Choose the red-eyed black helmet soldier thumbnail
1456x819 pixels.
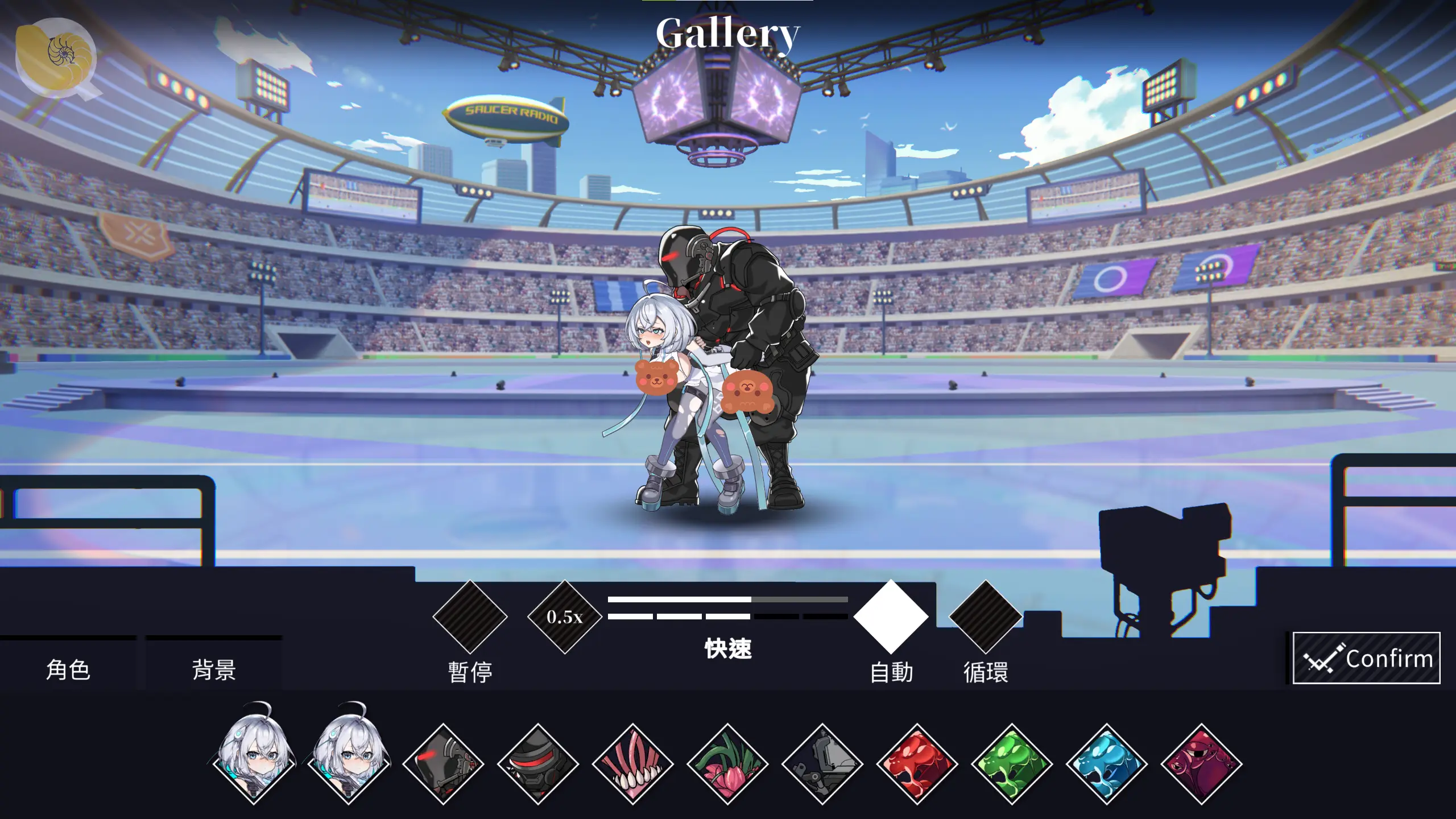(443, 764)
